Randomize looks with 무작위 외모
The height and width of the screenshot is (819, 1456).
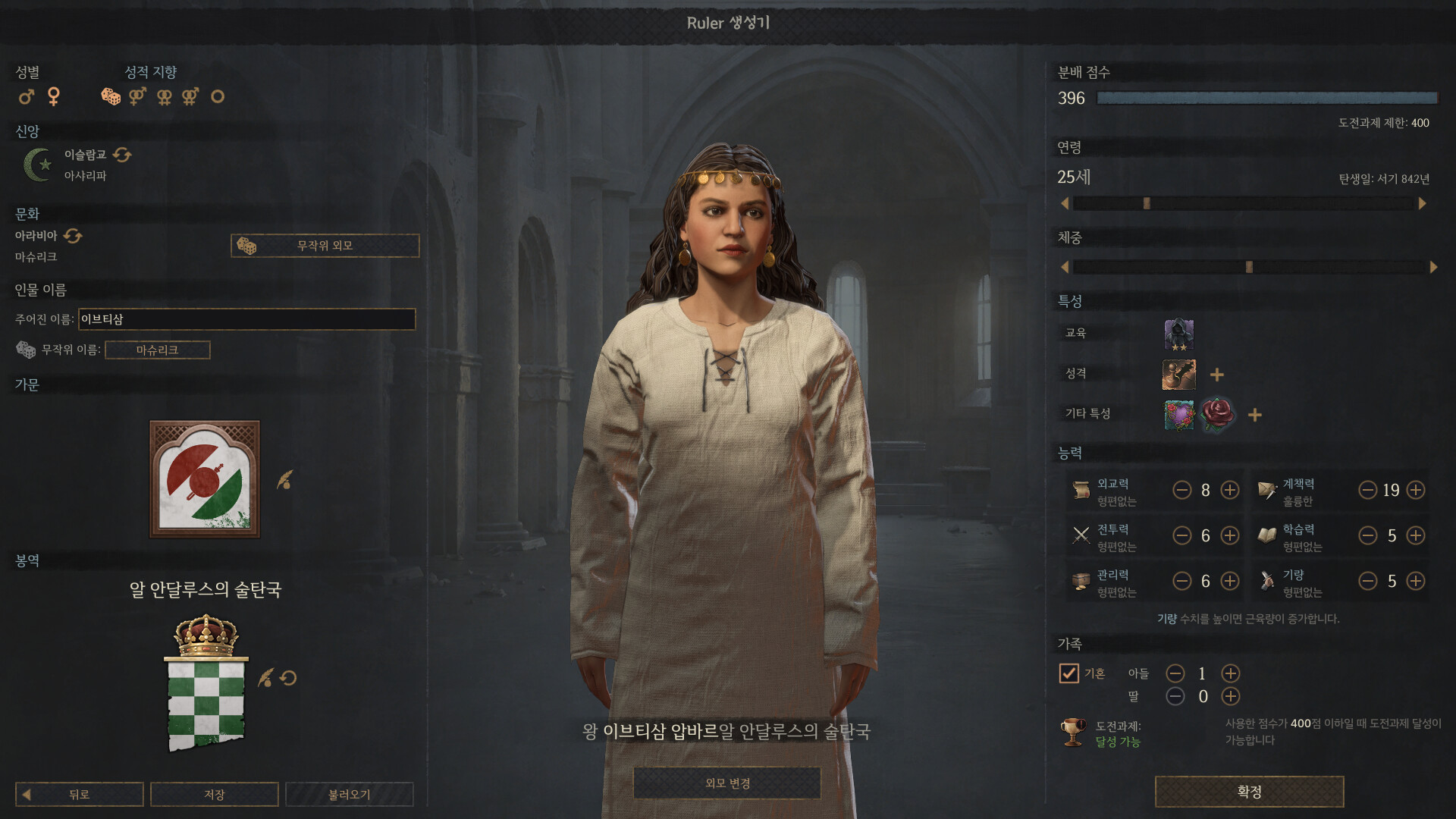(325, 246)
